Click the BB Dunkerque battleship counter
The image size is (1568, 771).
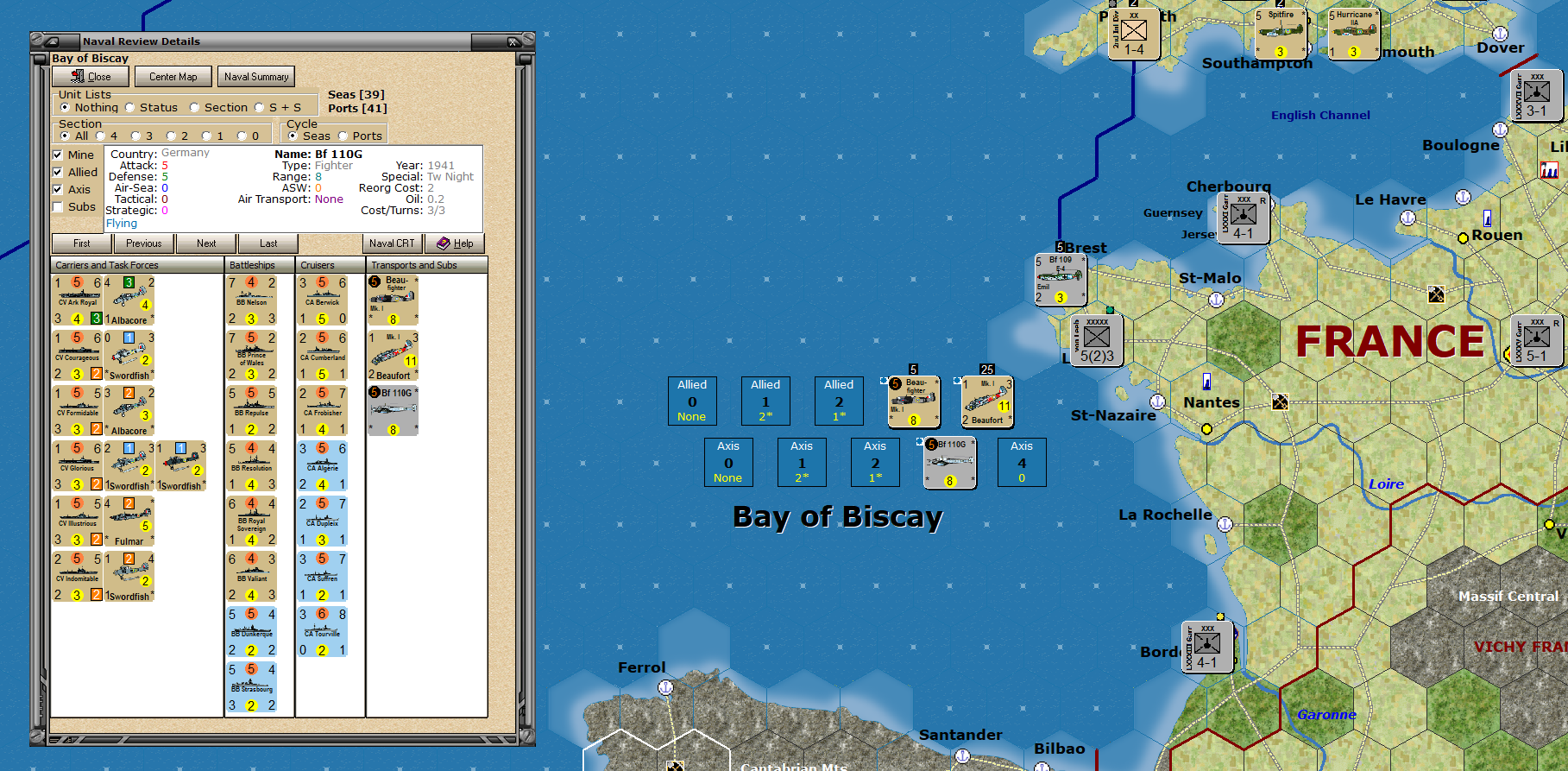[x=253, y=629]
